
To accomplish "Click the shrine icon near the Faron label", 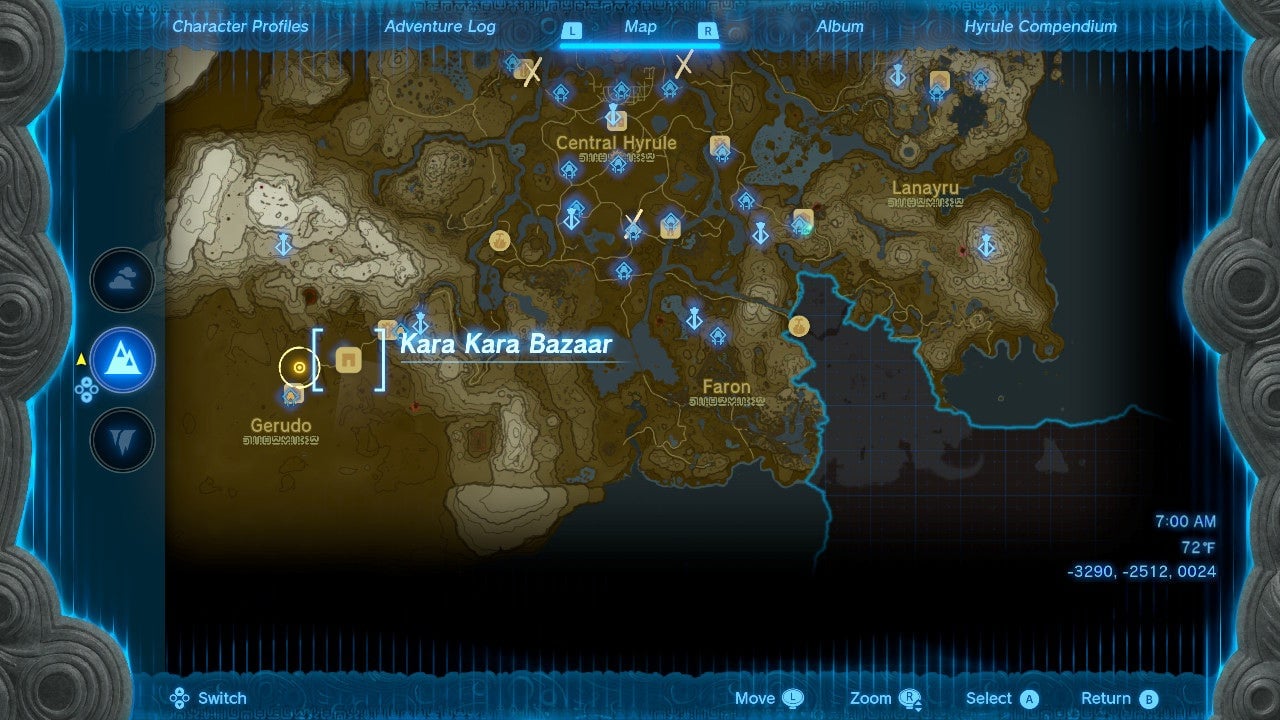I will click(717, 337).
